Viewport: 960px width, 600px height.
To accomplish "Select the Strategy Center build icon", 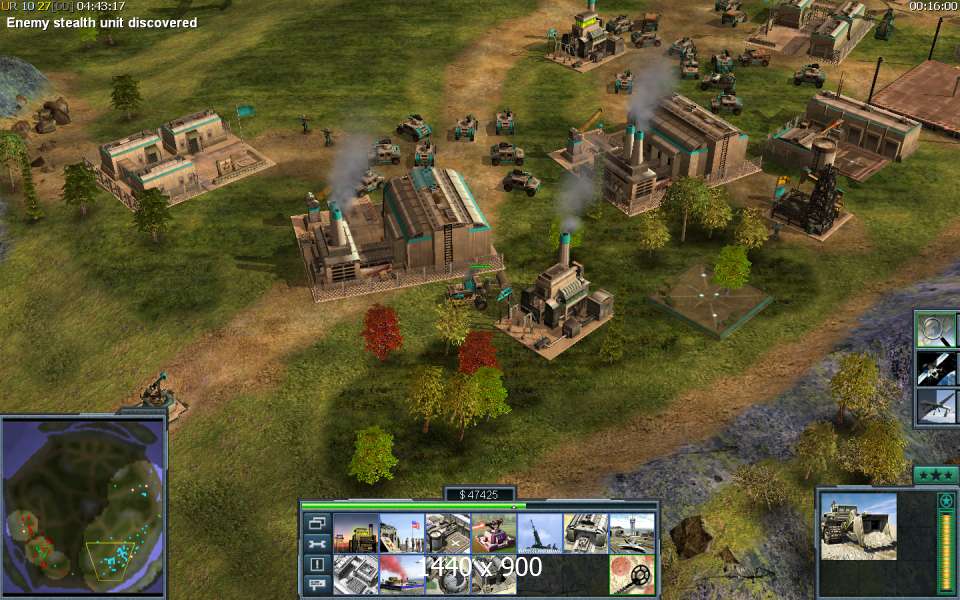I will (x=355, y=575).
